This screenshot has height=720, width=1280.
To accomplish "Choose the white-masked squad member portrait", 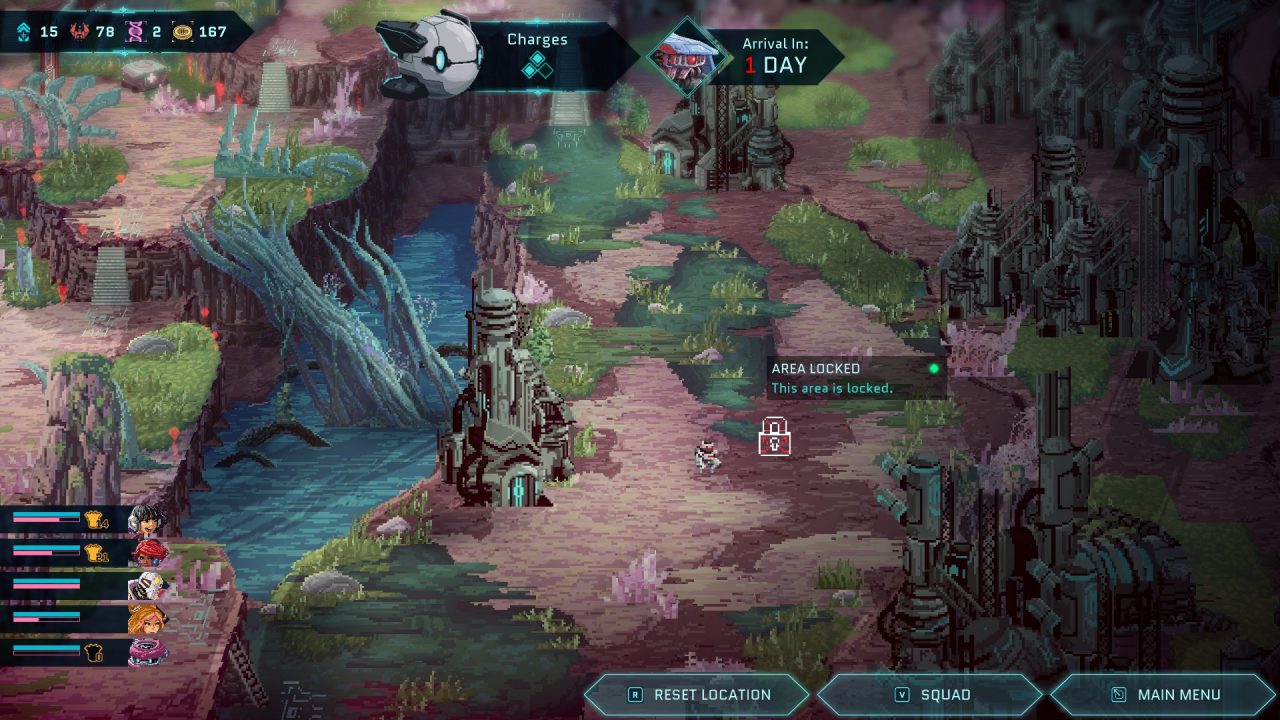I will pyautogui.click(x=146, y=586).
